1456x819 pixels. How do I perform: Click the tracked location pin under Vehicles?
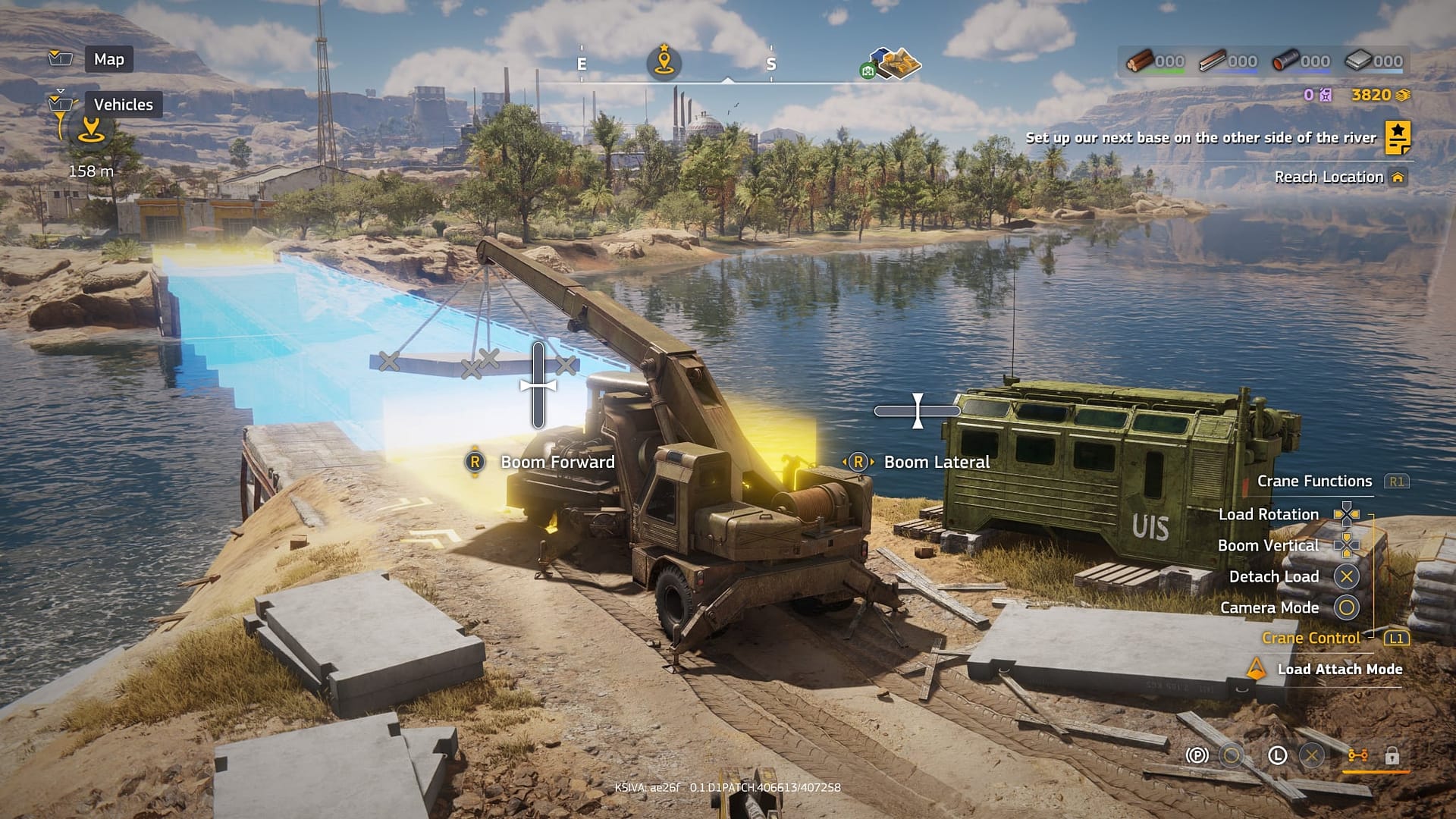point(92,129)
